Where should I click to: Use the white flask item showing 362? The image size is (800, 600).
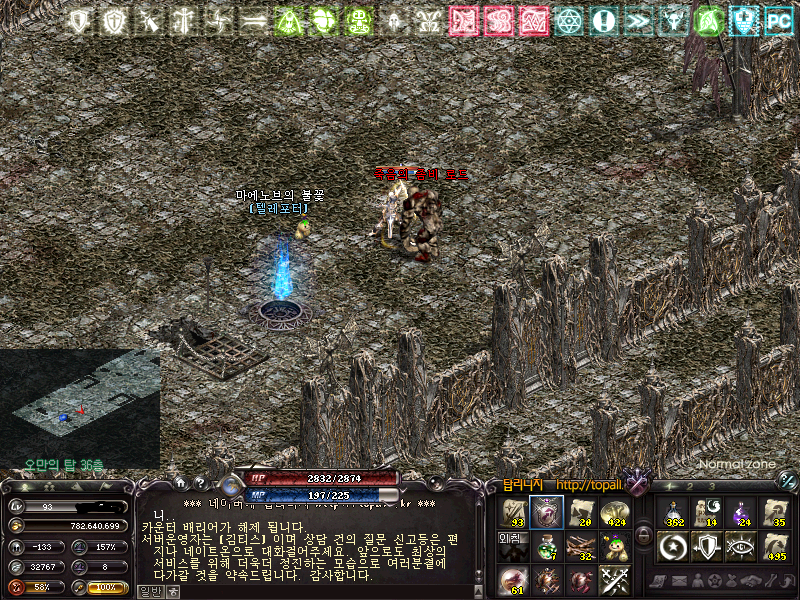[673, 511]
